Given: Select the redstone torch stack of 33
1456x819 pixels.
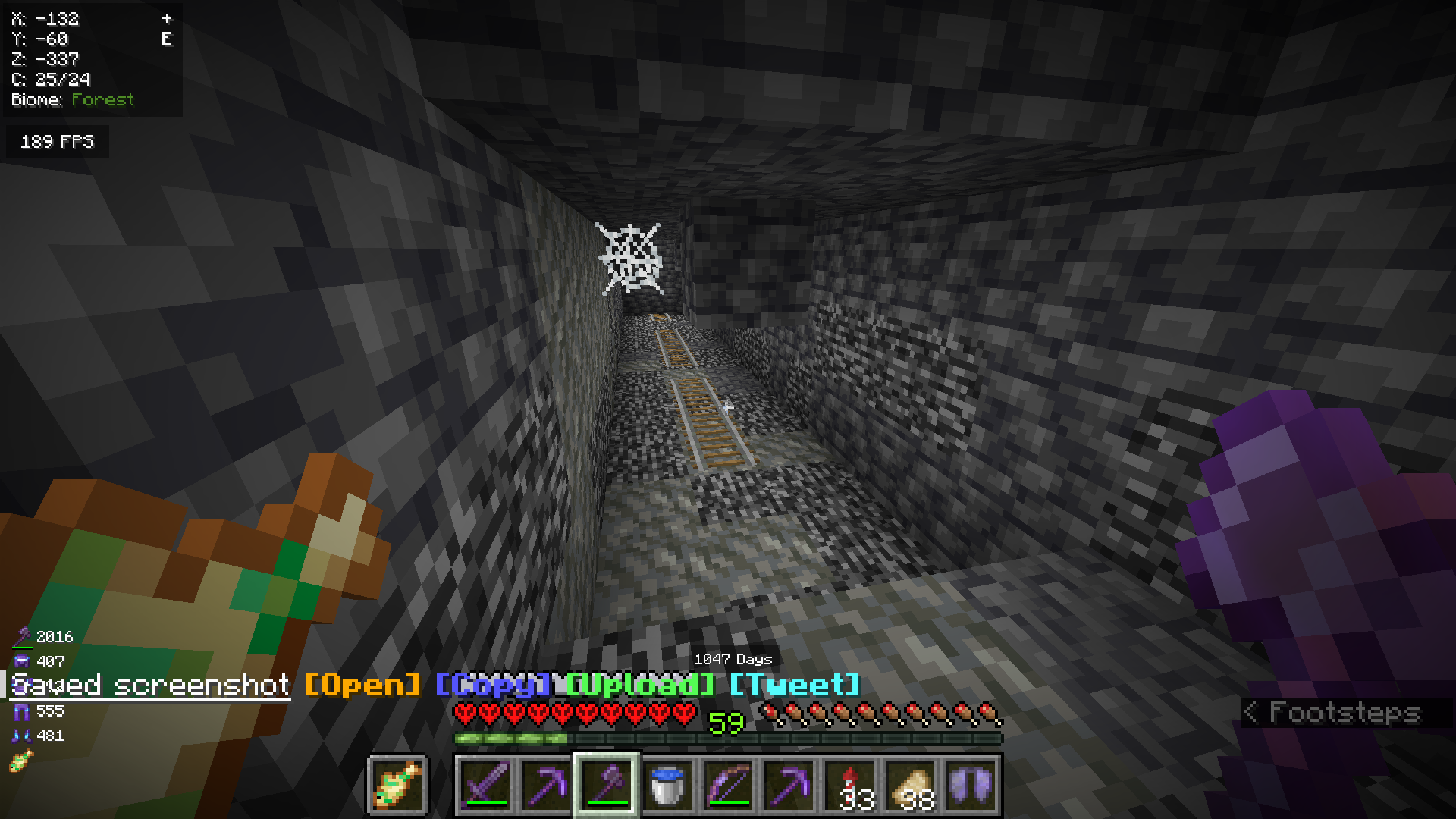Looking at the screenshot, I should [850, 785].
